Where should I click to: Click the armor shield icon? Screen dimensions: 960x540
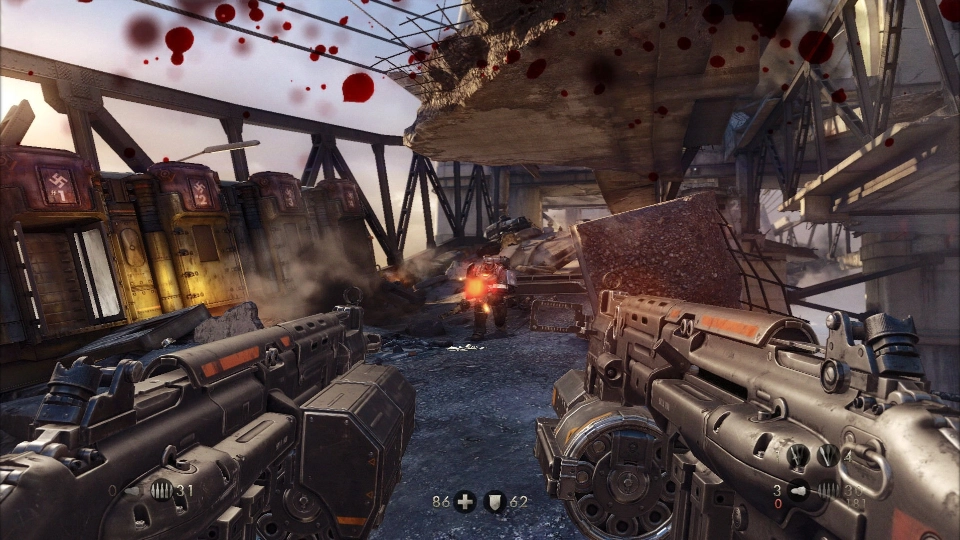tap(495, 501)
